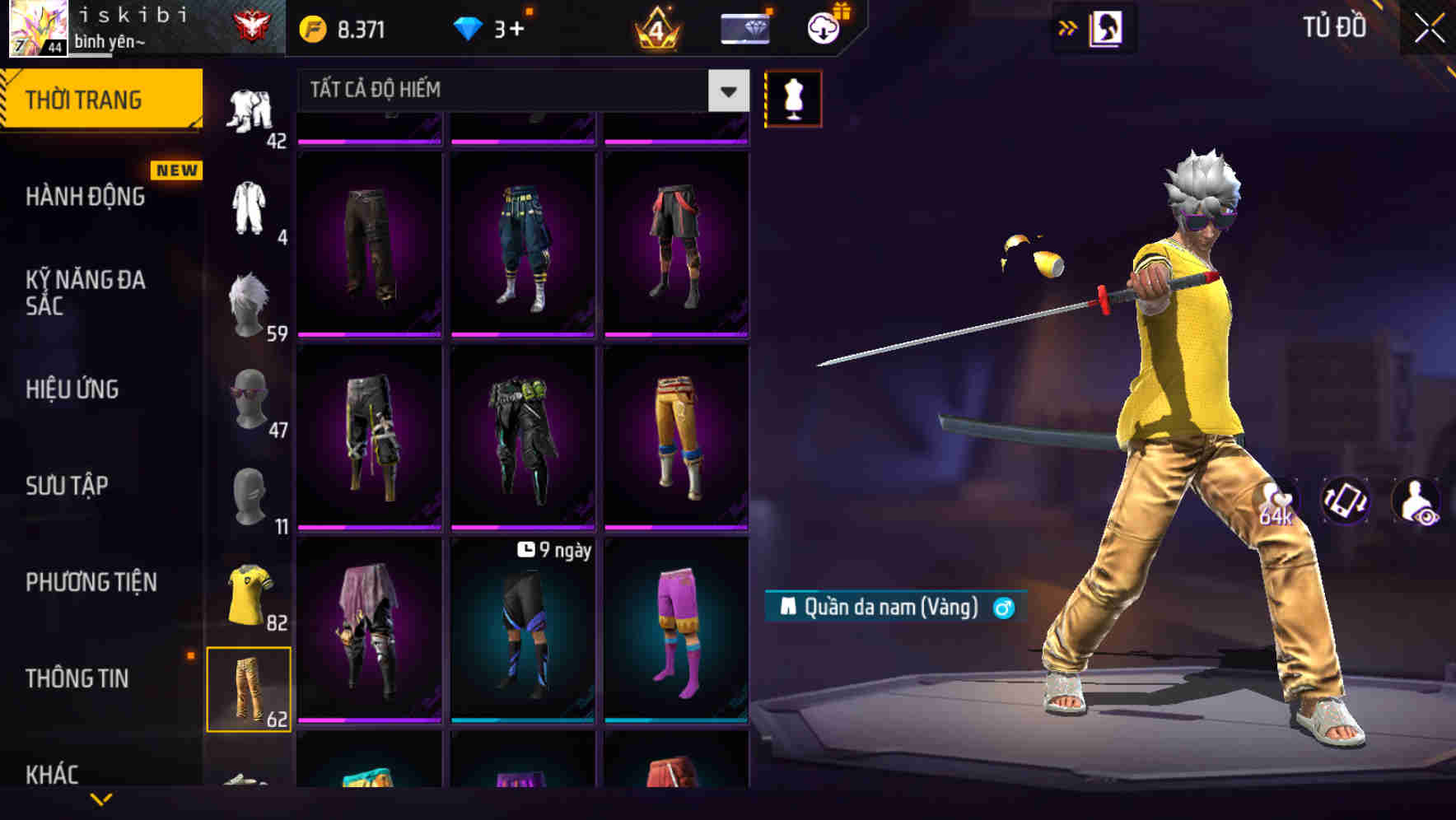Collapse the panel with the double-arrow chevron
Image resolution: width=1456 pixels, height=820 pixels.
pyautogui.click(x=1068, y=27)
